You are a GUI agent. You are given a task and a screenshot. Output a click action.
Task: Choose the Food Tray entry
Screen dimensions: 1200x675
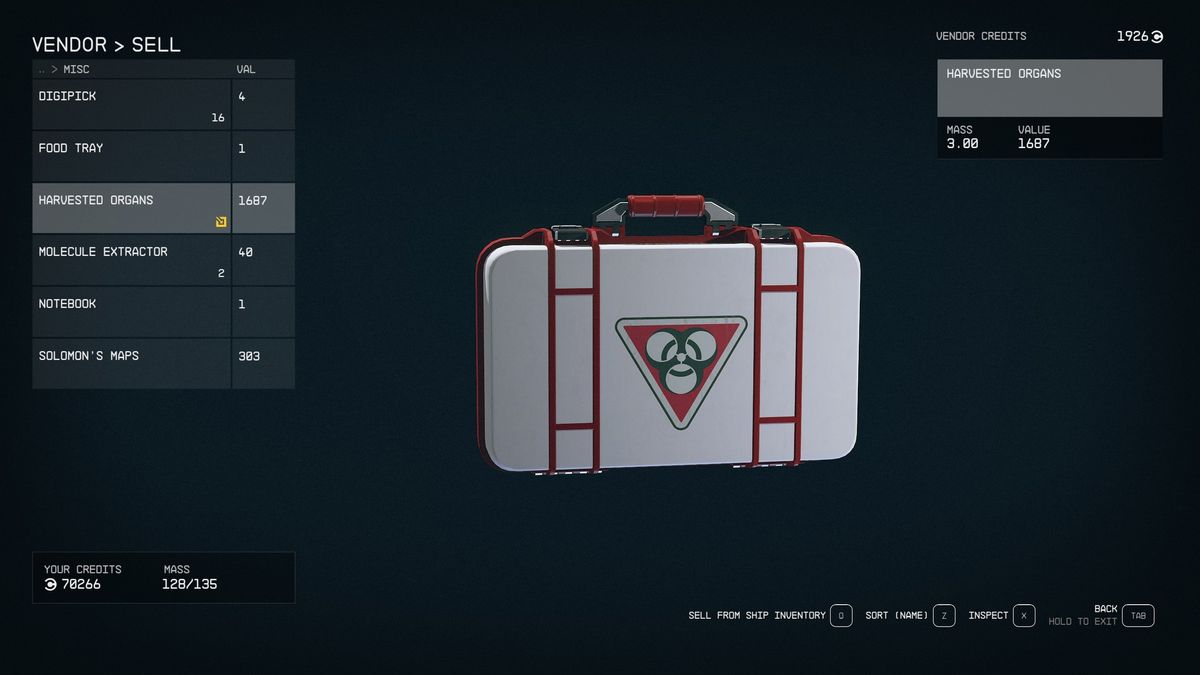132,156
